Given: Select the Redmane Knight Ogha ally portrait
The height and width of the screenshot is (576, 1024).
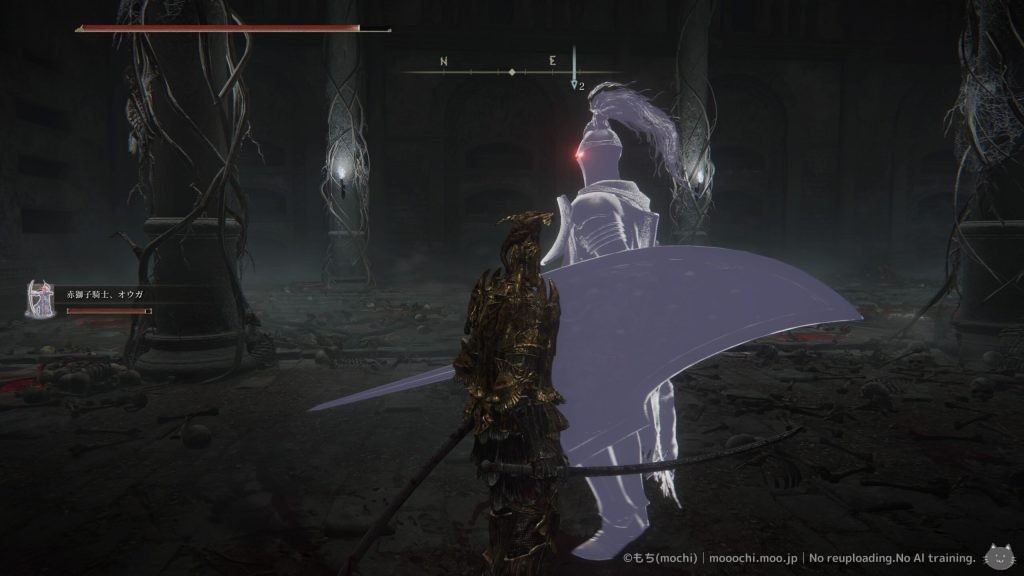Looking at the screenshot, I should [39, 299].
